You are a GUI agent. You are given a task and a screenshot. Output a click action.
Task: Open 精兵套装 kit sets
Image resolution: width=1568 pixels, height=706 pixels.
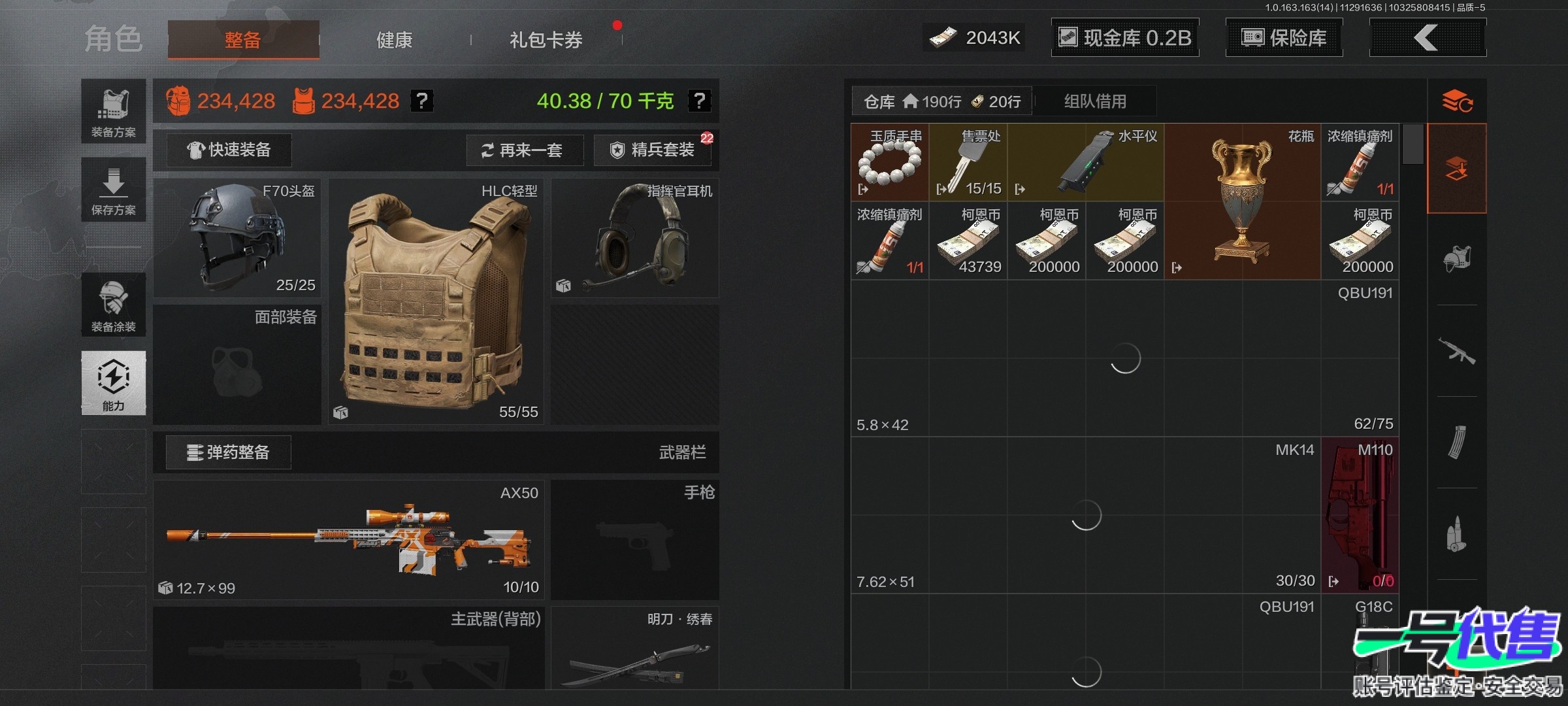pyautogui.click(x=653, y=150)
